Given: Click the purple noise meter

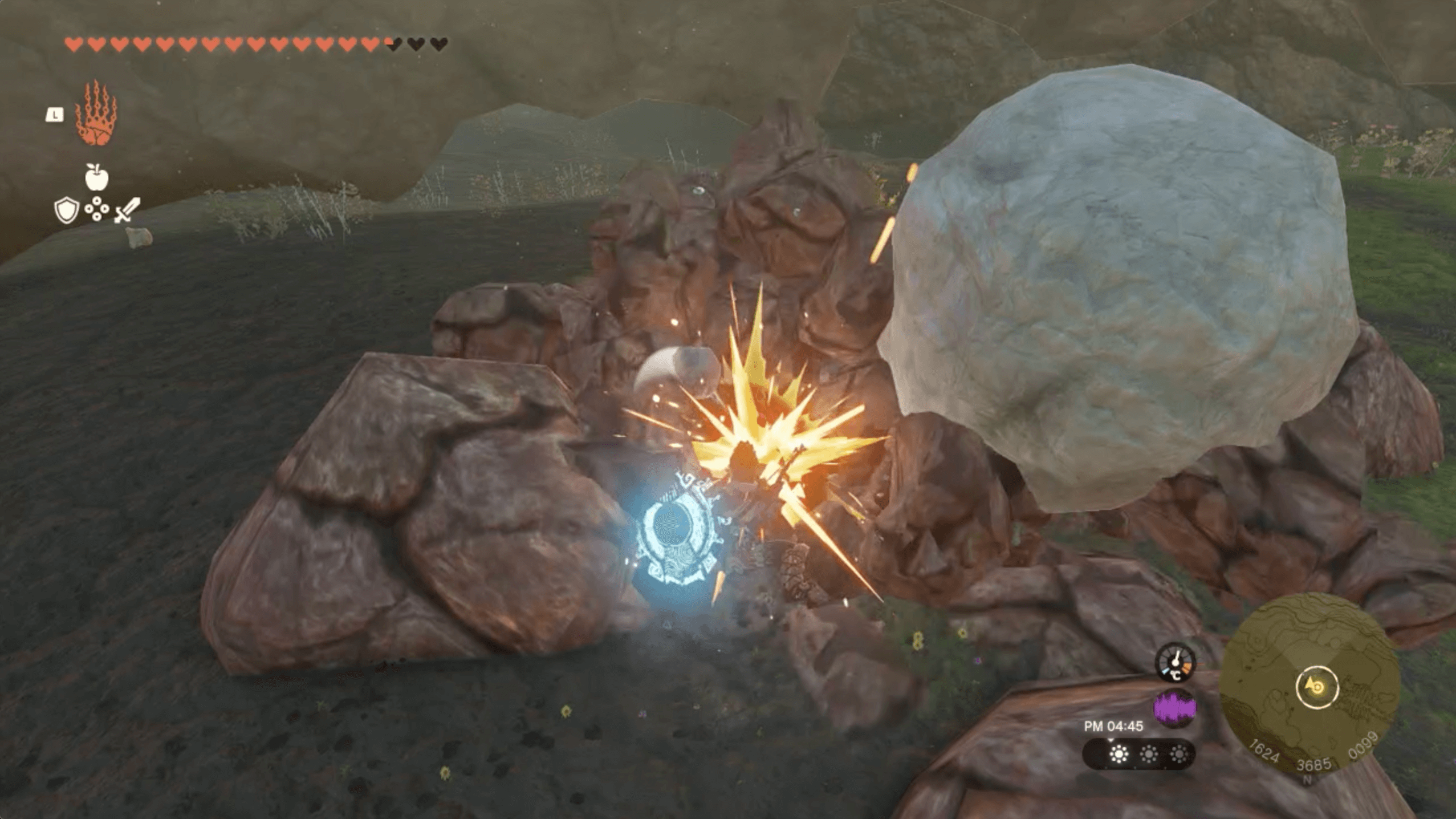Looking at the screenshot, I should tap(1174, 708).
